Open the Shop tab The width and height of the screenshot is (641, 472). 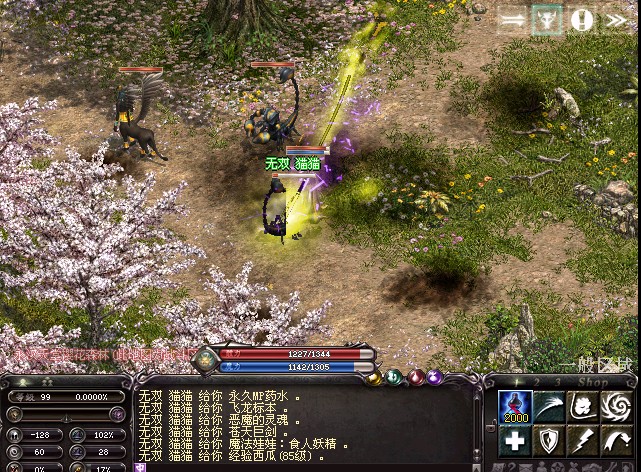592,381
